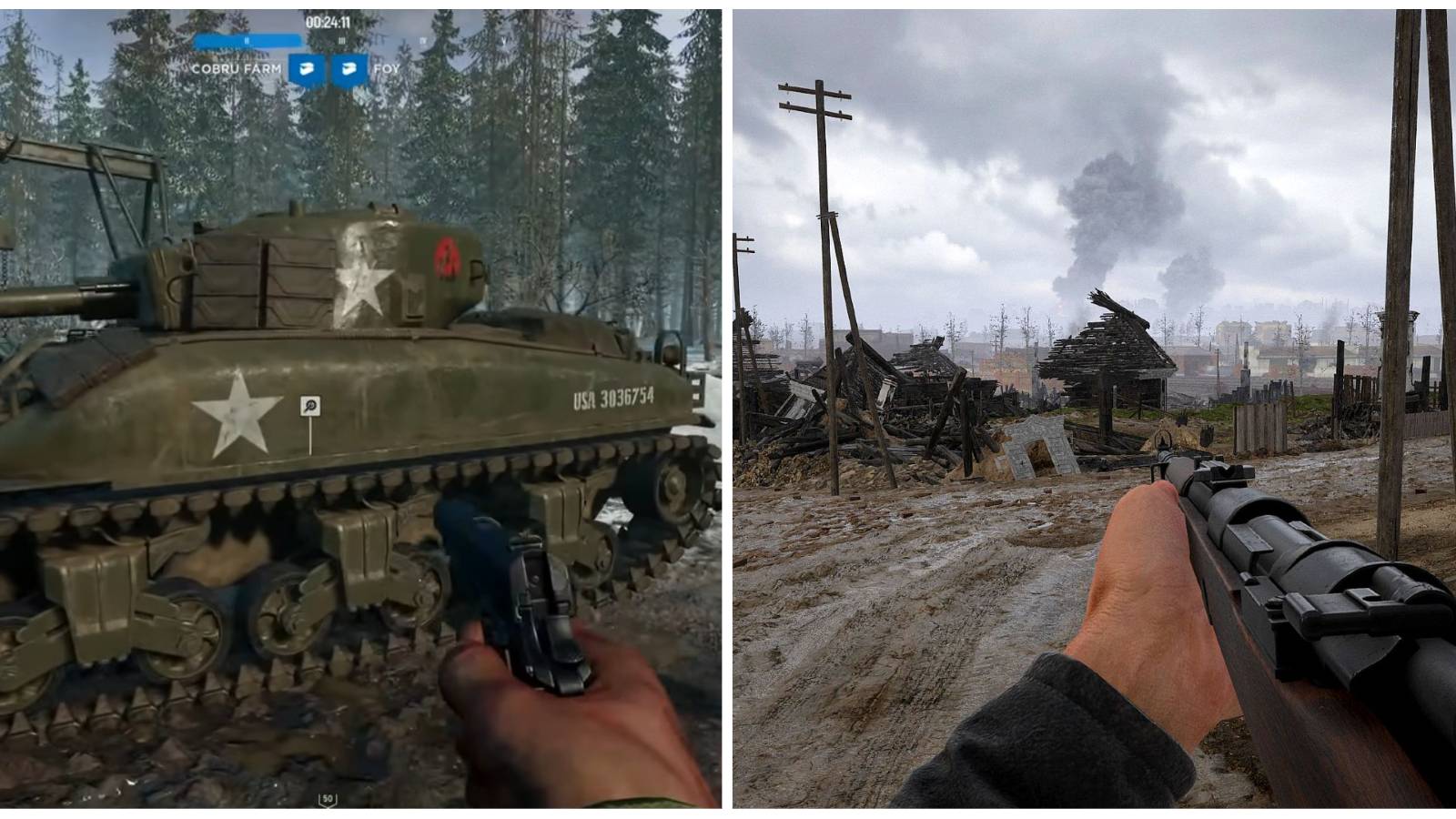Screen dimensions: 1456x819
Task: Click the blue capture progress bar near COBRU FARM
Action: pyautogui.click(x=246, y=42)
